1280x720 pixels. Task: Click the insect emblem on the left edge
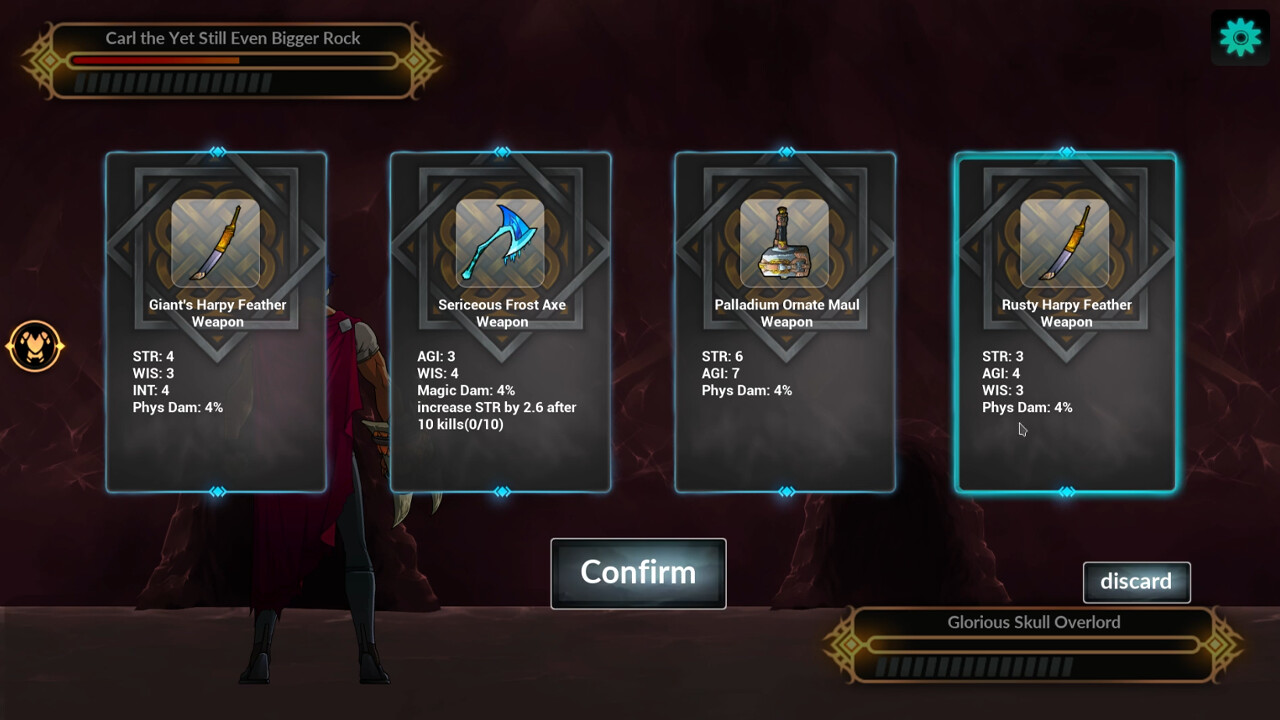(x=35, y=347)
